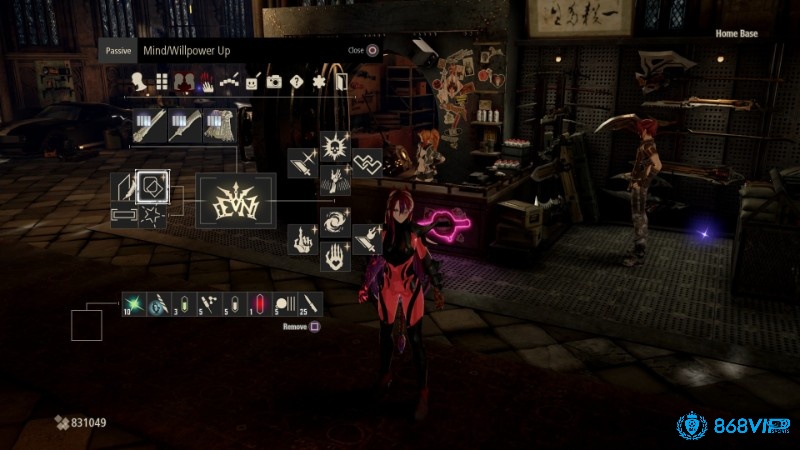Image resolution: width=800 pixels, height=450 pixels.
Task: Select the stake item with count 25
Action: coord(309,302)
